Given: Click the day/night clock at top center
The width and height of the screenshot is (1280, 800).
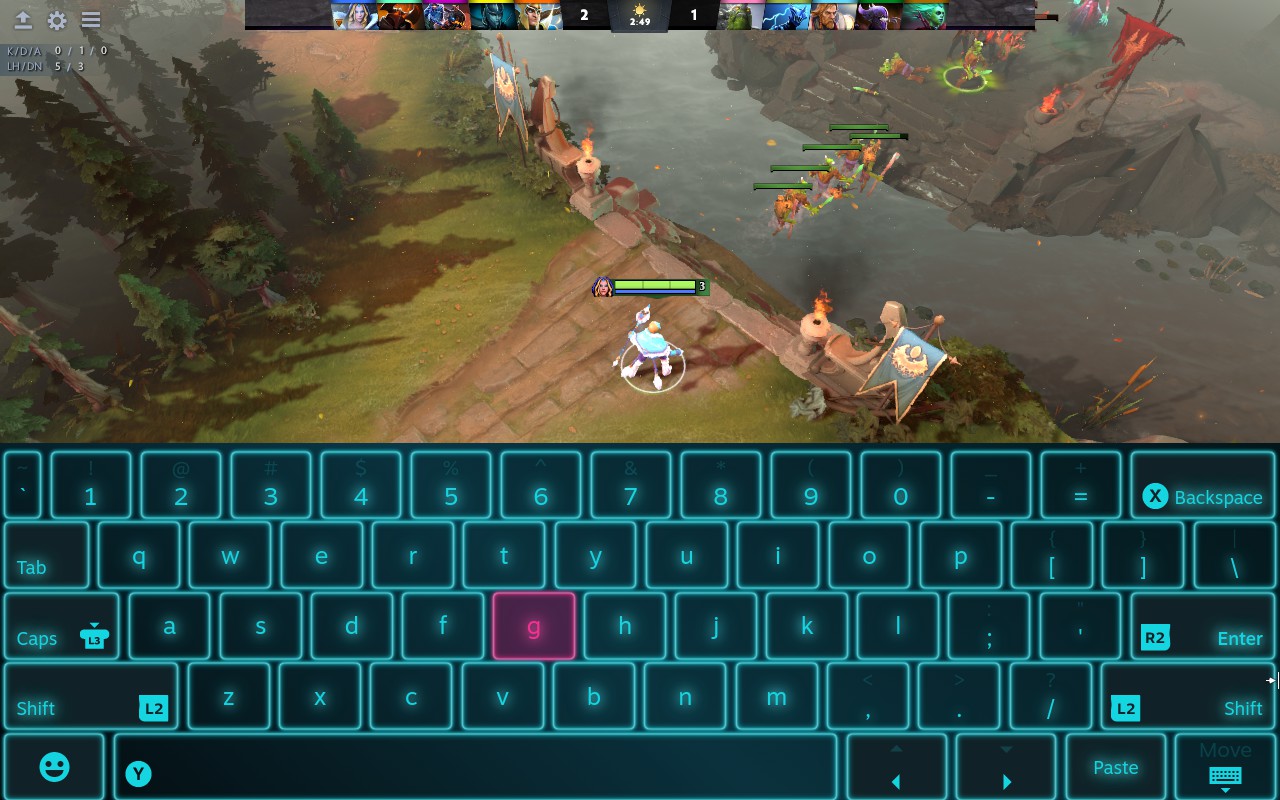Looking at the screenshot, I should tap(640, 15).
